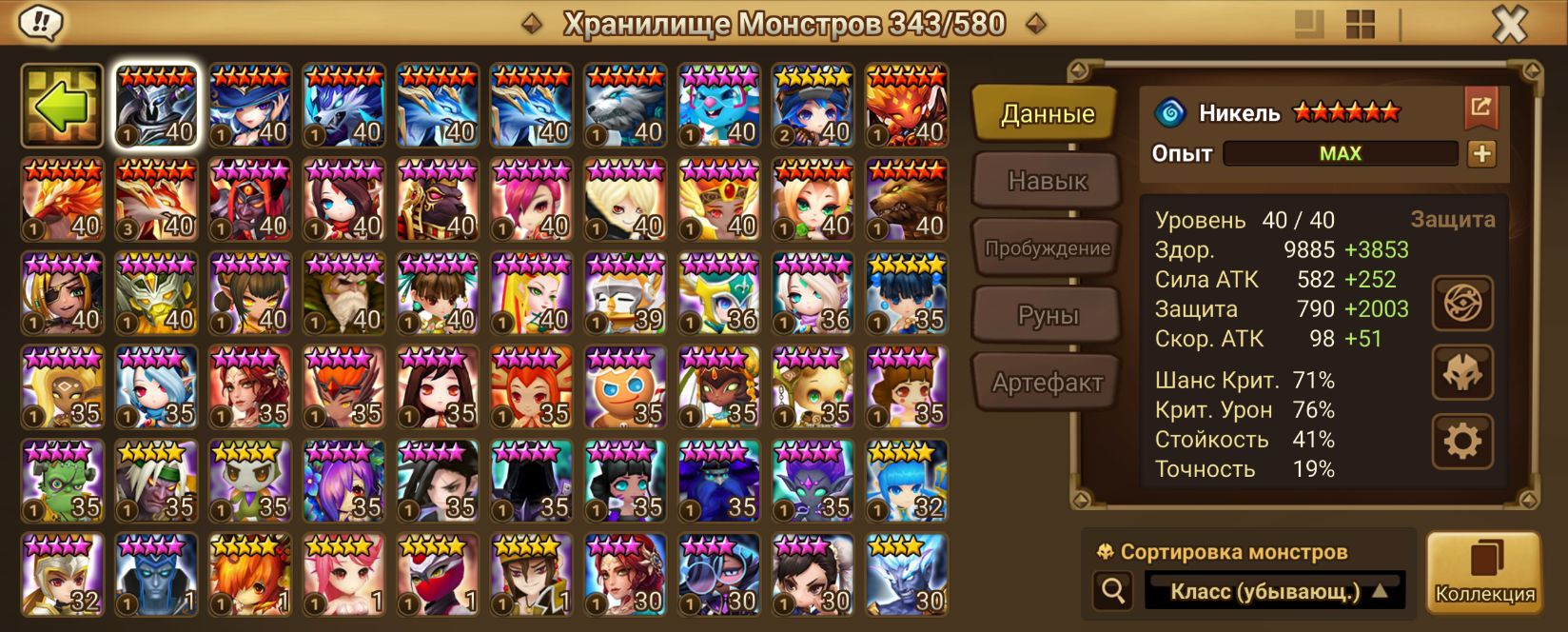This screenshot has width=1568, height=632.
Task: Click the eye rune icon button
Action: [x=1462, y=304]
